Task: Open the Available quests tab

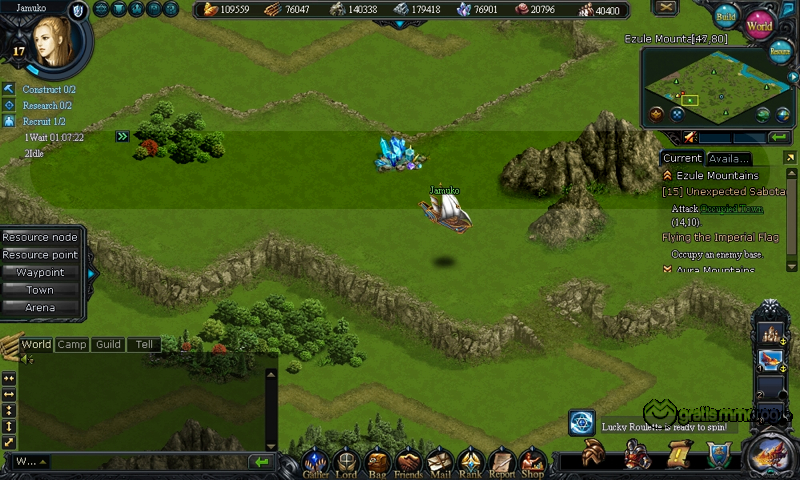Action: pos(728,158)
